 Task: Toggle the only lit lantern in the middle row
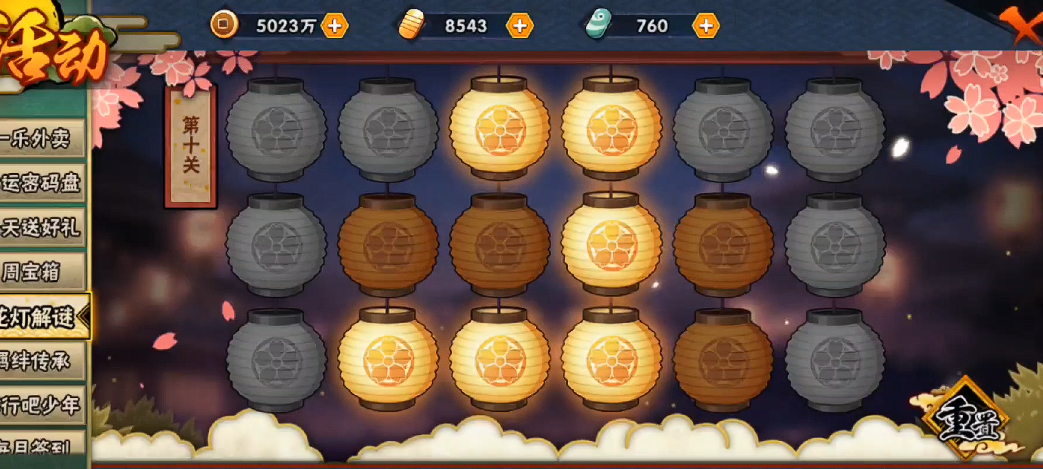coord(611,245)
